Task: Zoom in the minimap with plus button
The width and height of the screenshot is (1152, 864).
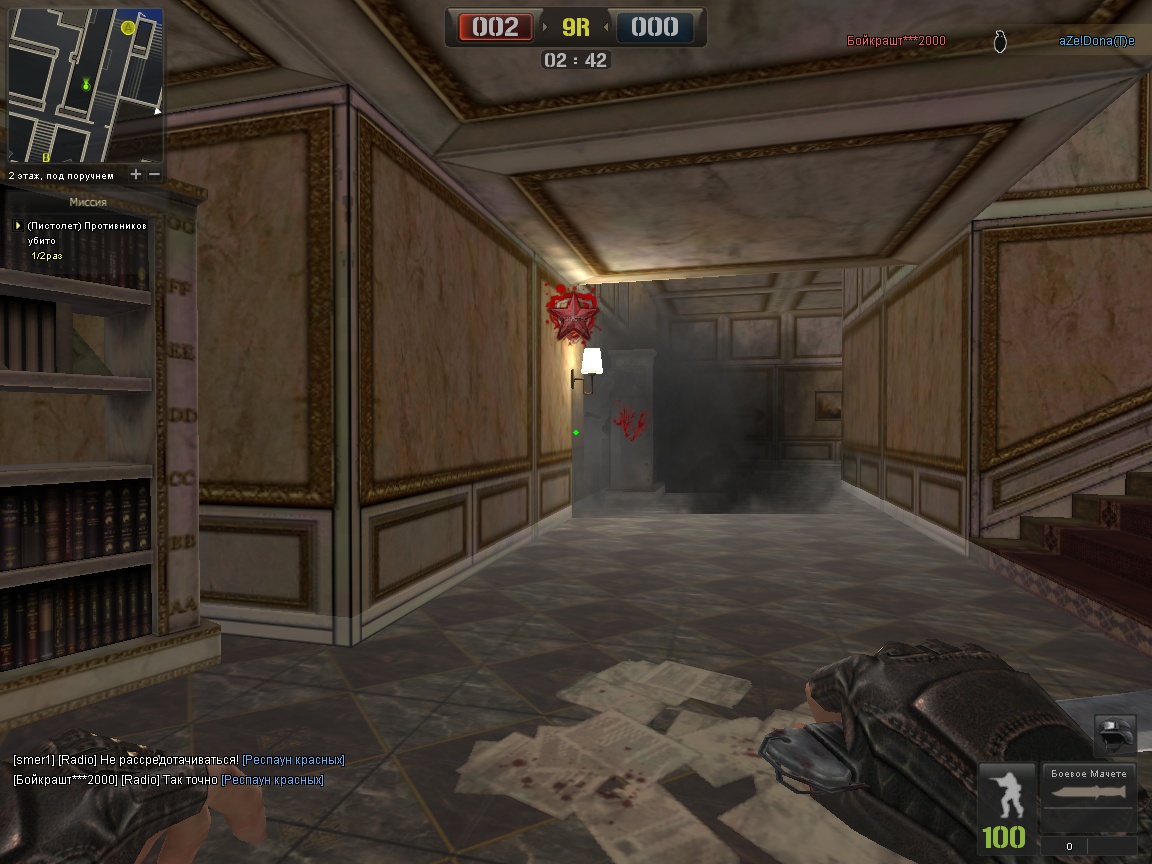Action: [x=136, y=175]
